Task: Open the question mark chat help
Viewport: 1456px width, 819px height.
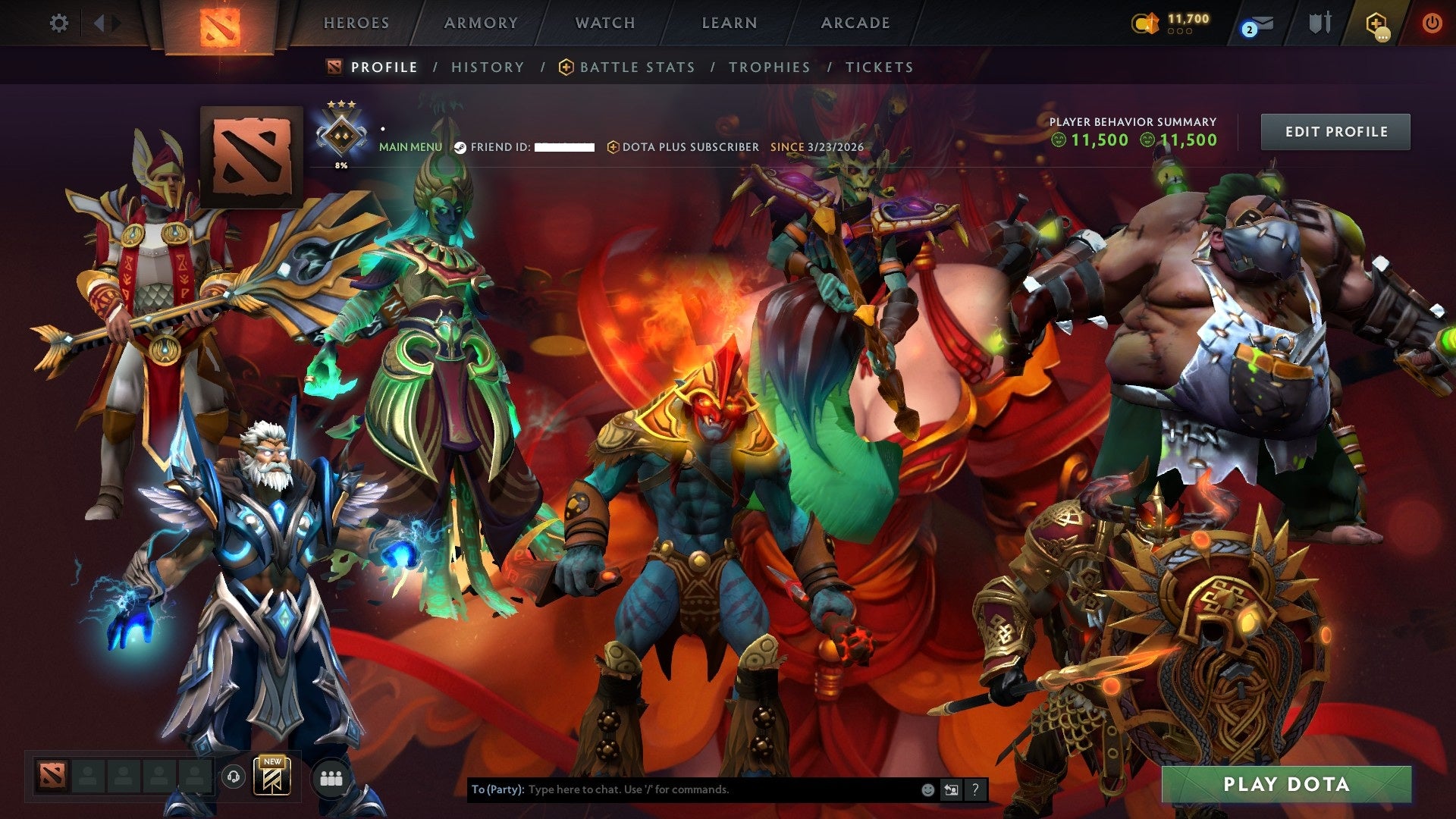Action: pyautogui.click(x=974, y=789)
